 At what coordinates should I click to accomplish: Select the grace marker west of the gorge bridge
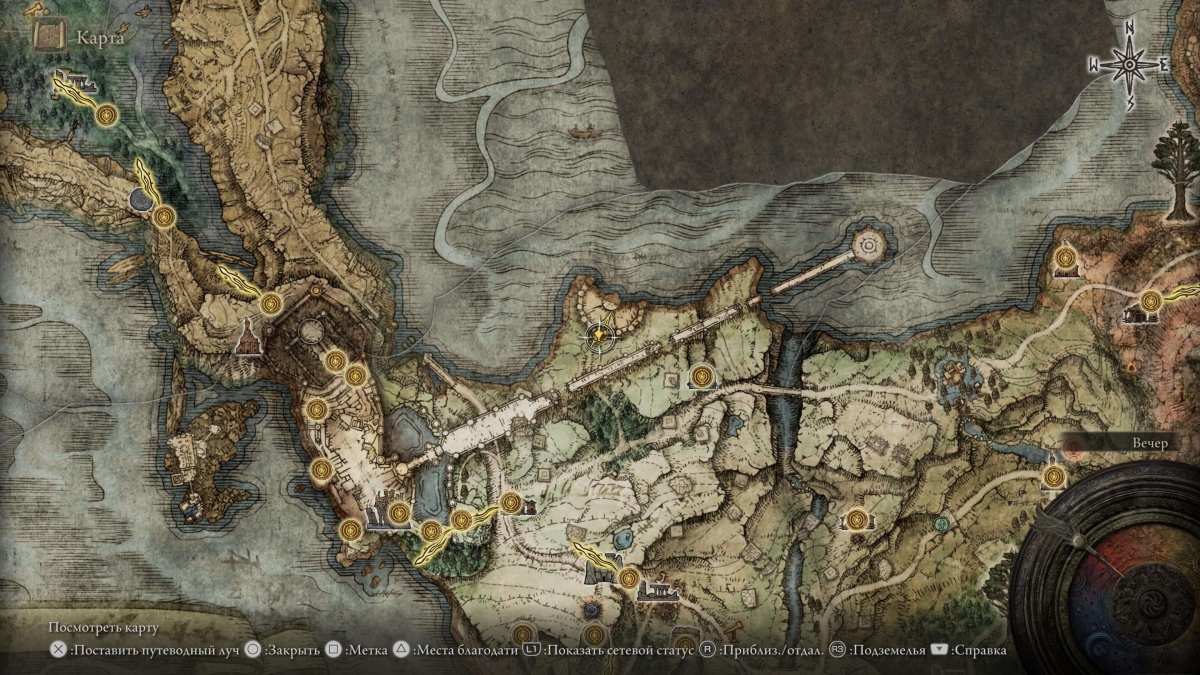702,376
